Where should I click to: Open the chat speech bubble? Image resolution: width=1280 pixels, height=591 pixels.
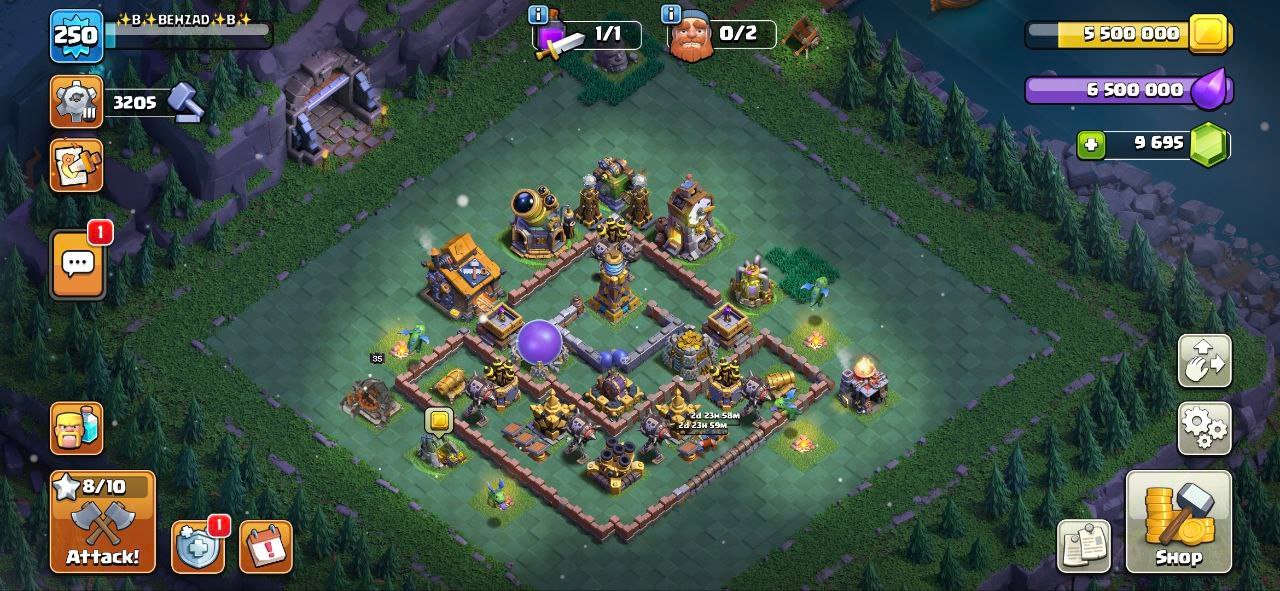pos(77,264)
